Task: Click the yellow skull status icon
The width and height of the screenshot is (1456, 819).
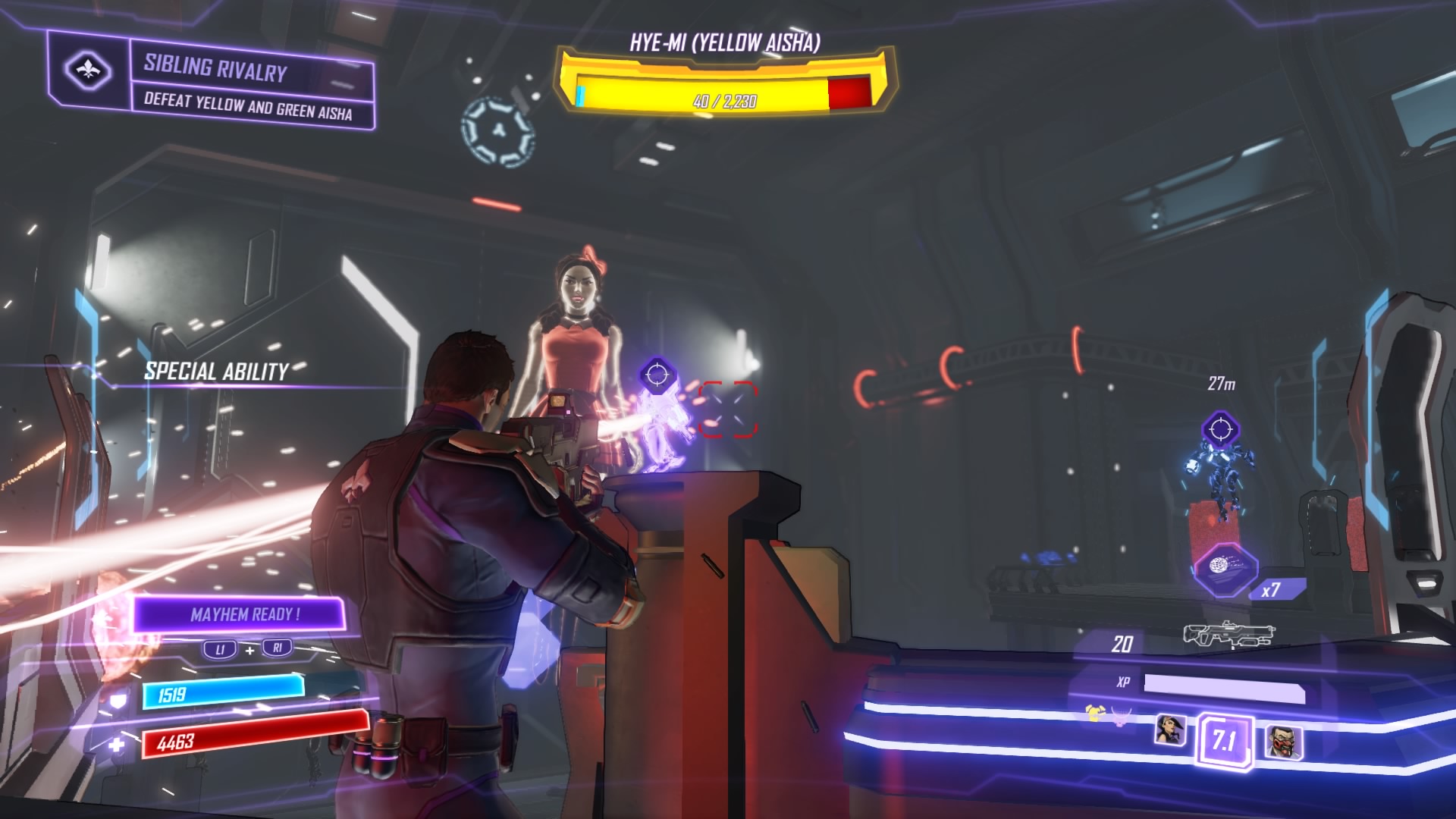Action: coord(1094,713)
